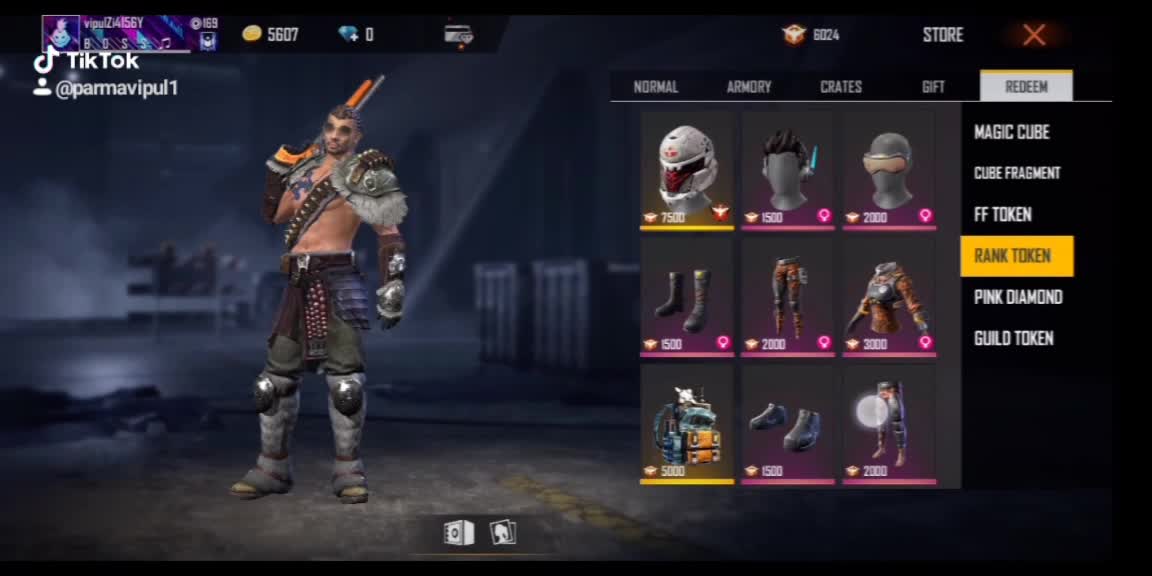Select the backpack item costing 5000
Image resolution: width=1152 pixels, height=576 pixels.
(x=687, y=424)
